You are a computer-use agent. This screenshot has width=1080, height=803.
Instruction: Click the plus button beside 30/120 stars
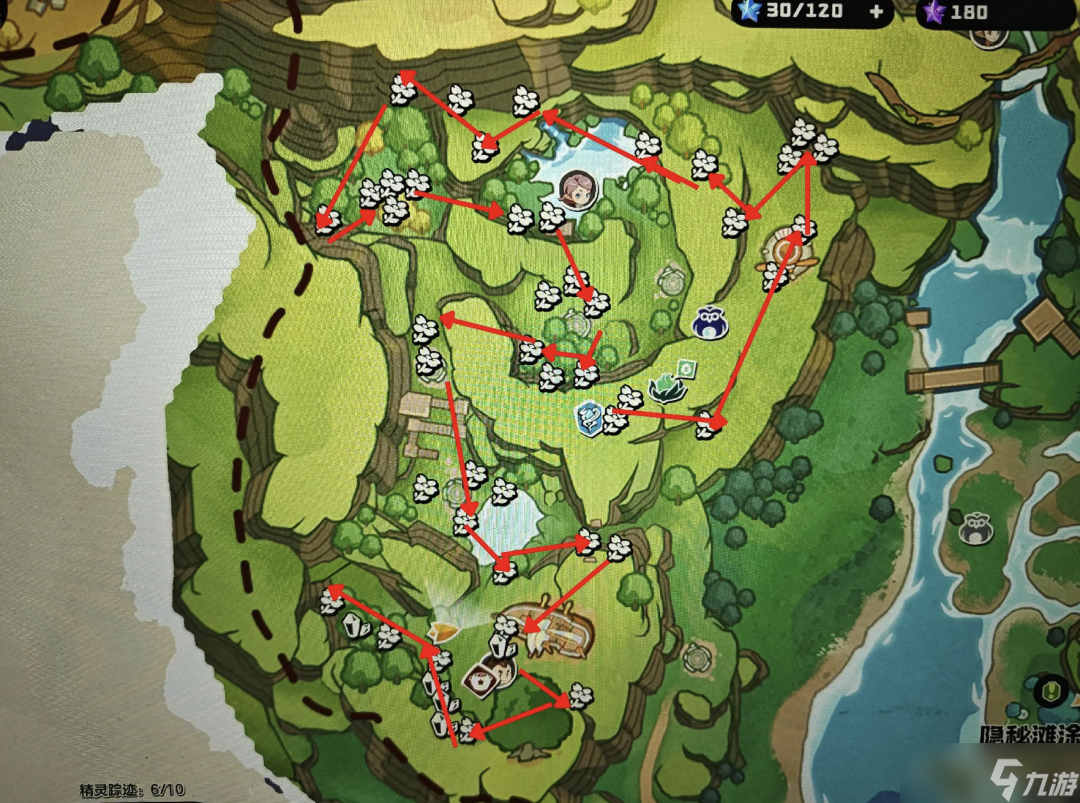(x=877, y=12)
